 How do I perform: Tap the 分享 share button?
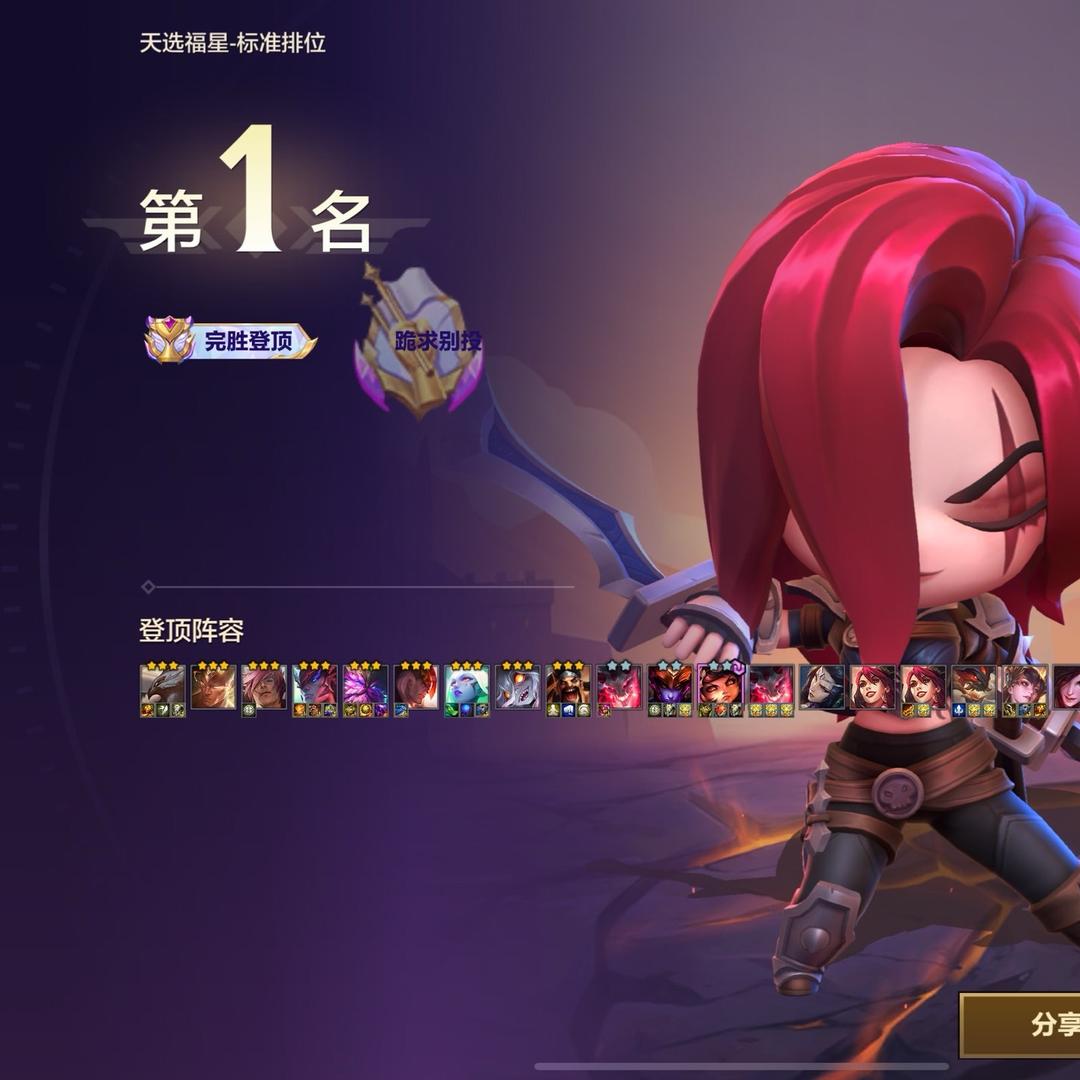point(1025,1025)
